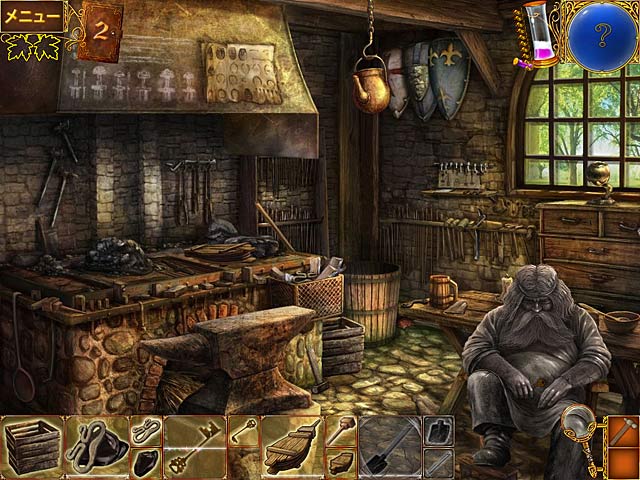Open the メニュー menu button
This screenshot has height=480, width=640.
(x=32, y=16)
